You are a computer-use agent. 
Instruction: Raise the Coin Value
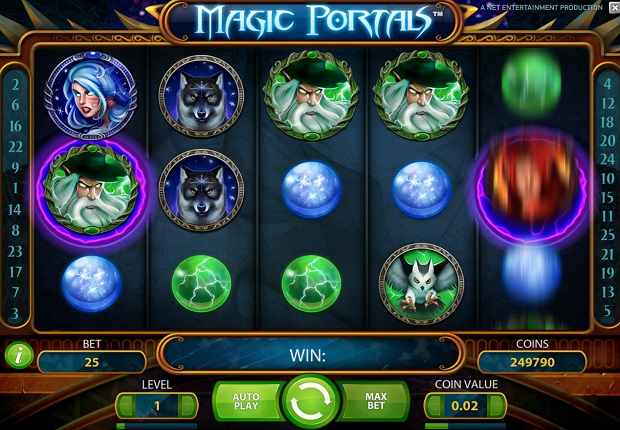point(495,405)
